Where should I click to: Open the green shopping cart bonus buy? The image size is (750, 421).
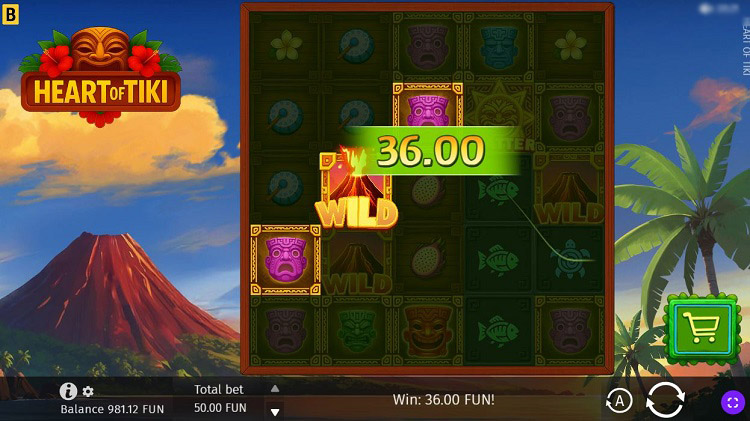click(700, 326)
